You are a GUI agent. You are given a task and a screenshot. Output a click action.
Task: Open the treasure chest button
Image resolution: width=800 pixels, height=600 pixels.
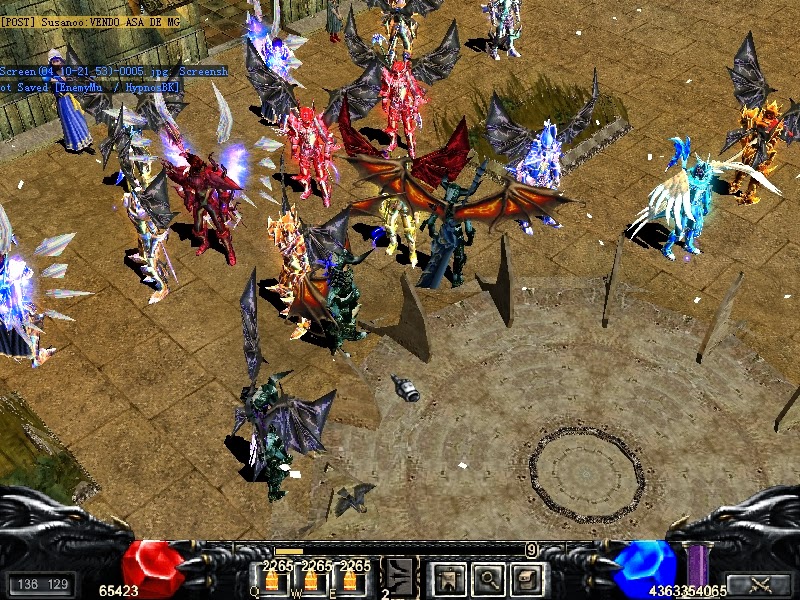point(525,577)
